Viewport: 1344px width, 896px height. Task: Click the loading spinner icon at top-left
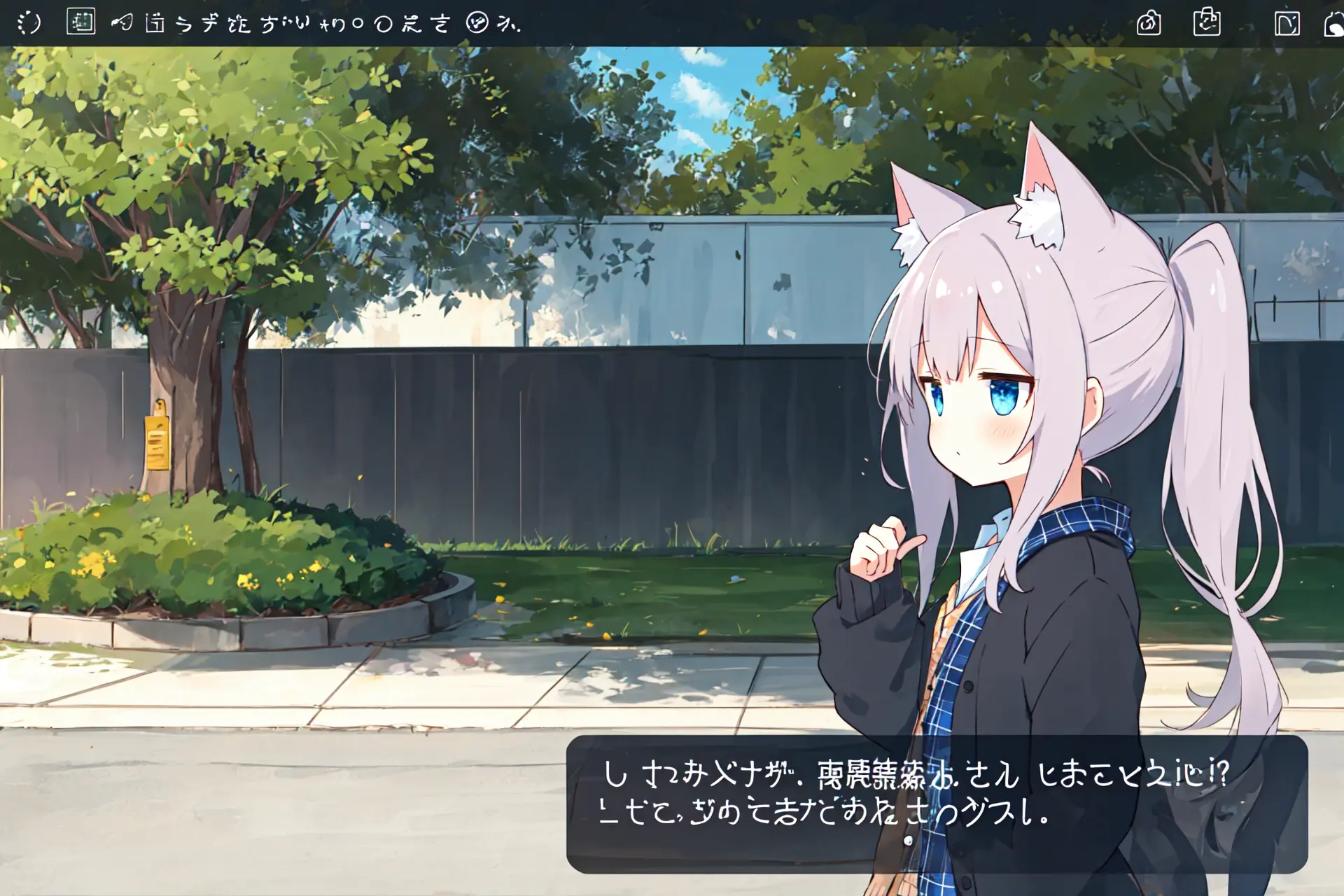(29, 21)
